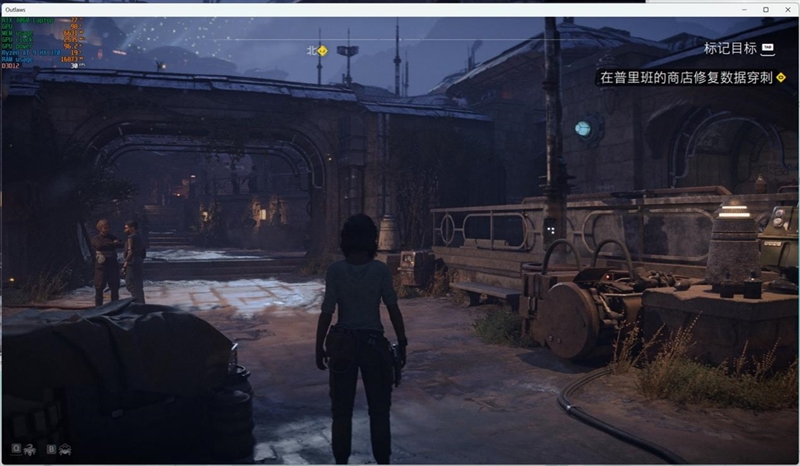Select the speeder vehicle icon
This screenshot has width=800, height=466.
(65, 449)
